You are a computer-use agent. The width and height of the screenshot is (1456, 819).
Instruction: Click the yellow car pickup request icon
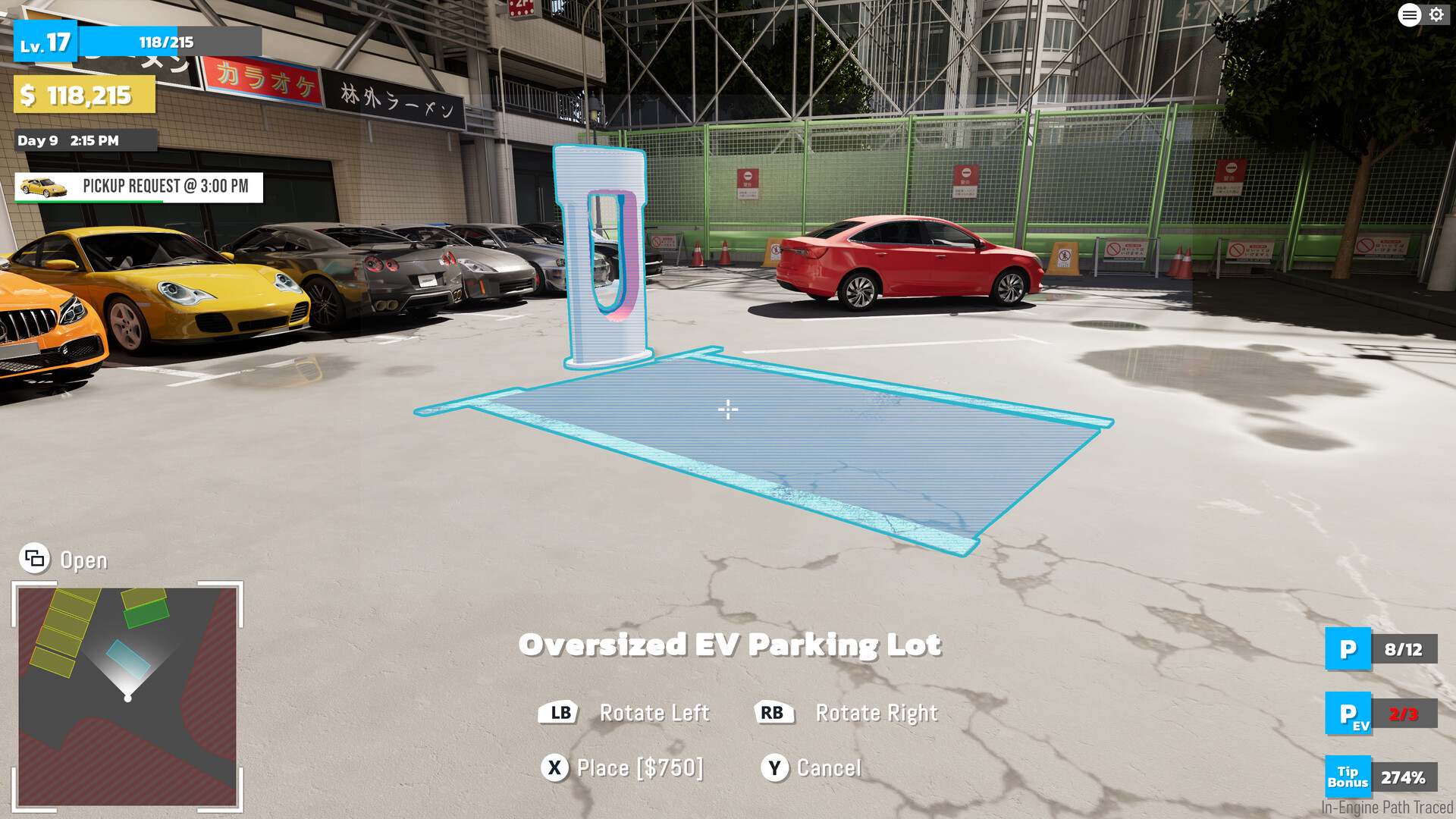coord(42,187)
